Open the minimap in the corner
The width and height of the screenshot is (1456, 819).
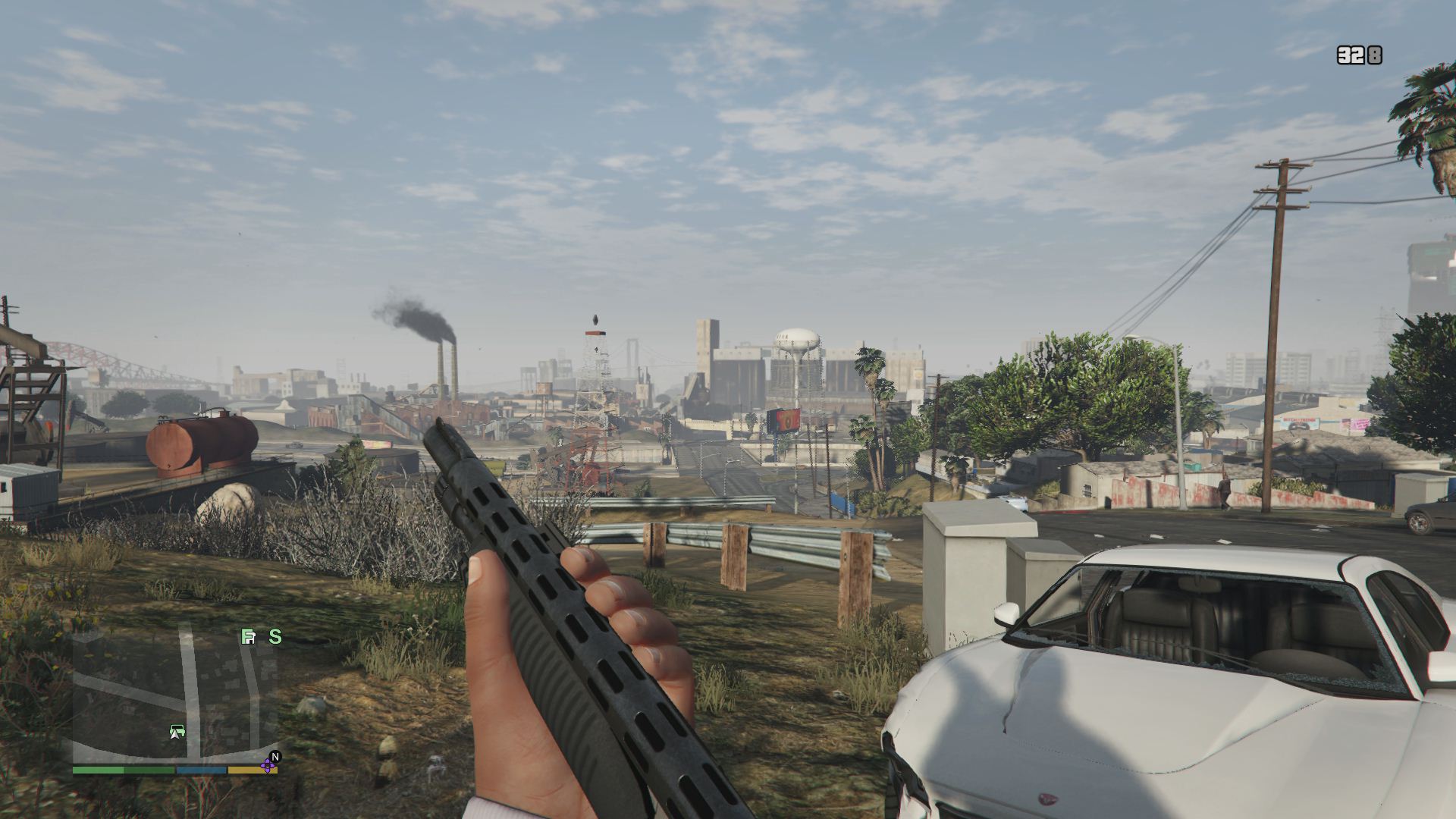click(174, 698)
